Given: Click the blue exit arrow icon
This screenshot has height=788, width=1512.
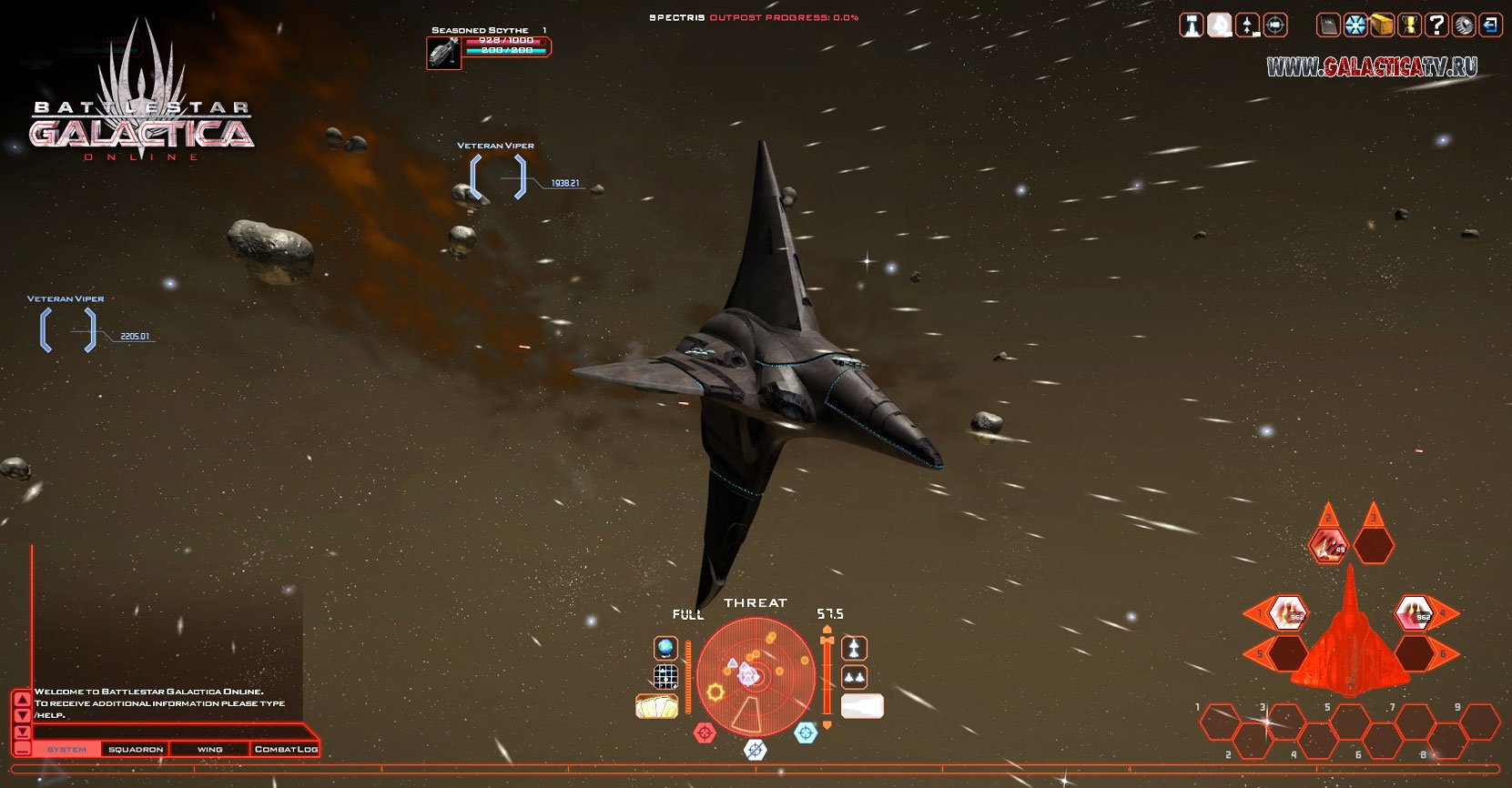Looking at the screenshot, I should [x=1490, y=25].
